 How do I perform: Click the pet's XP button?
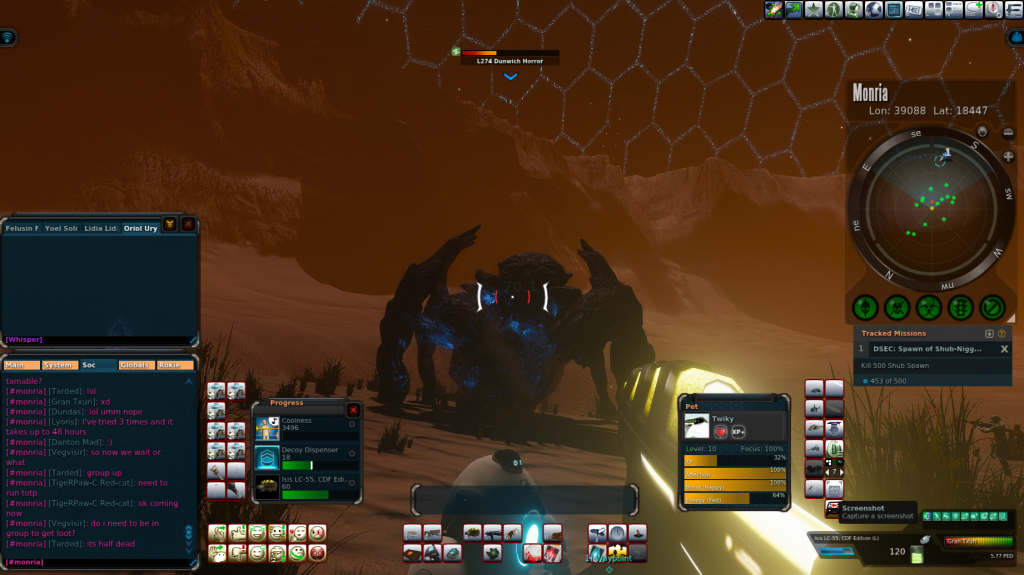739,431
